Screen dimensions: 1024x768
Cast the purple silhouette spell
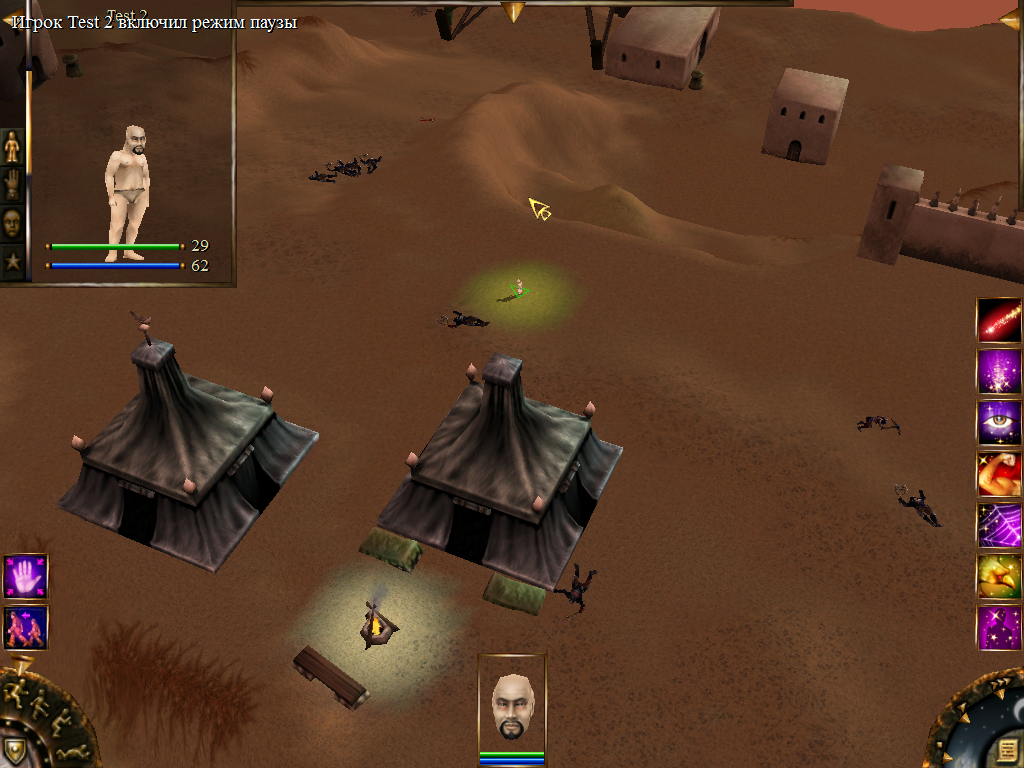[x=998, y=628]
